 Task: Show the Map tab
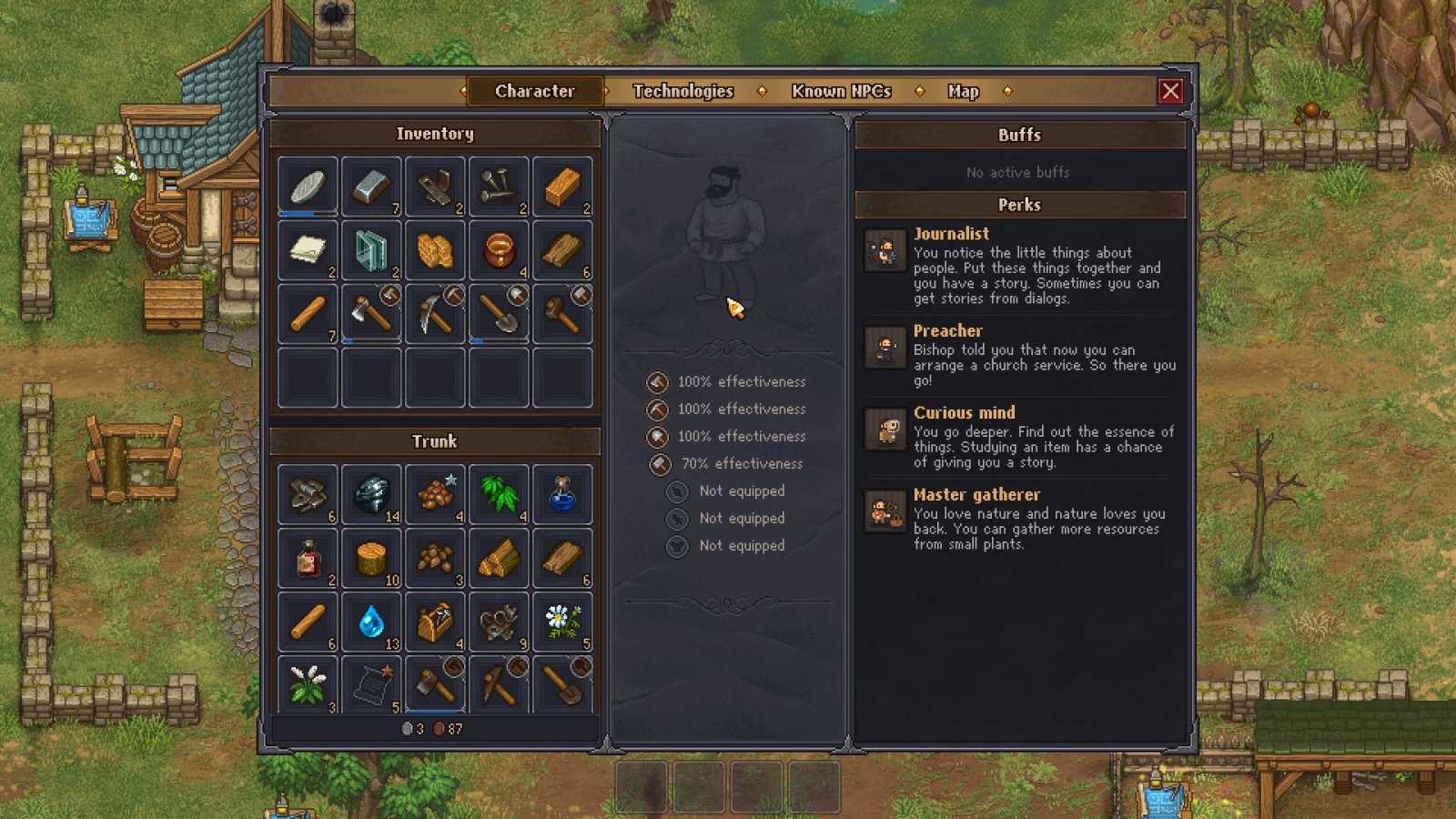pyautogui.click(x=963, y=91)
